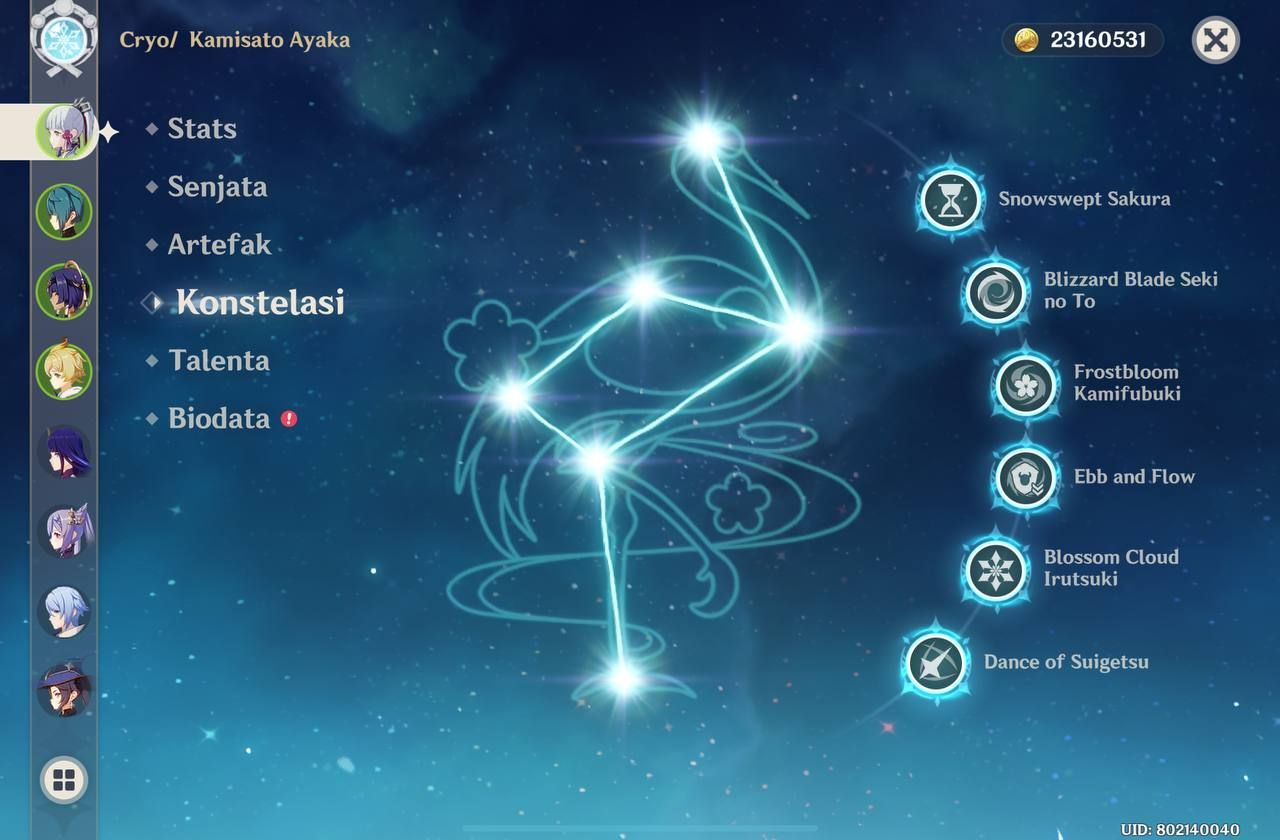Select the Snowswept Sakura constellation icon
The width and height of the screenshot is (1280, 840).
(x=948, y=198)
